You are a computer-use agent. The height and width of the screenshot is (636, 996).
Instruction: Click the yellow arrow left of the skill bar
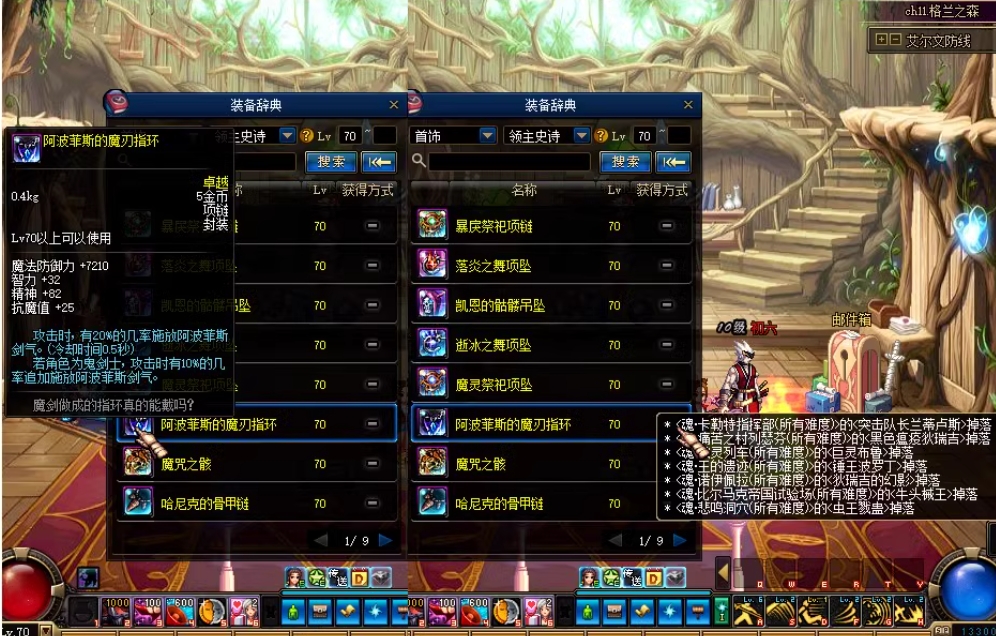point(722,574)
